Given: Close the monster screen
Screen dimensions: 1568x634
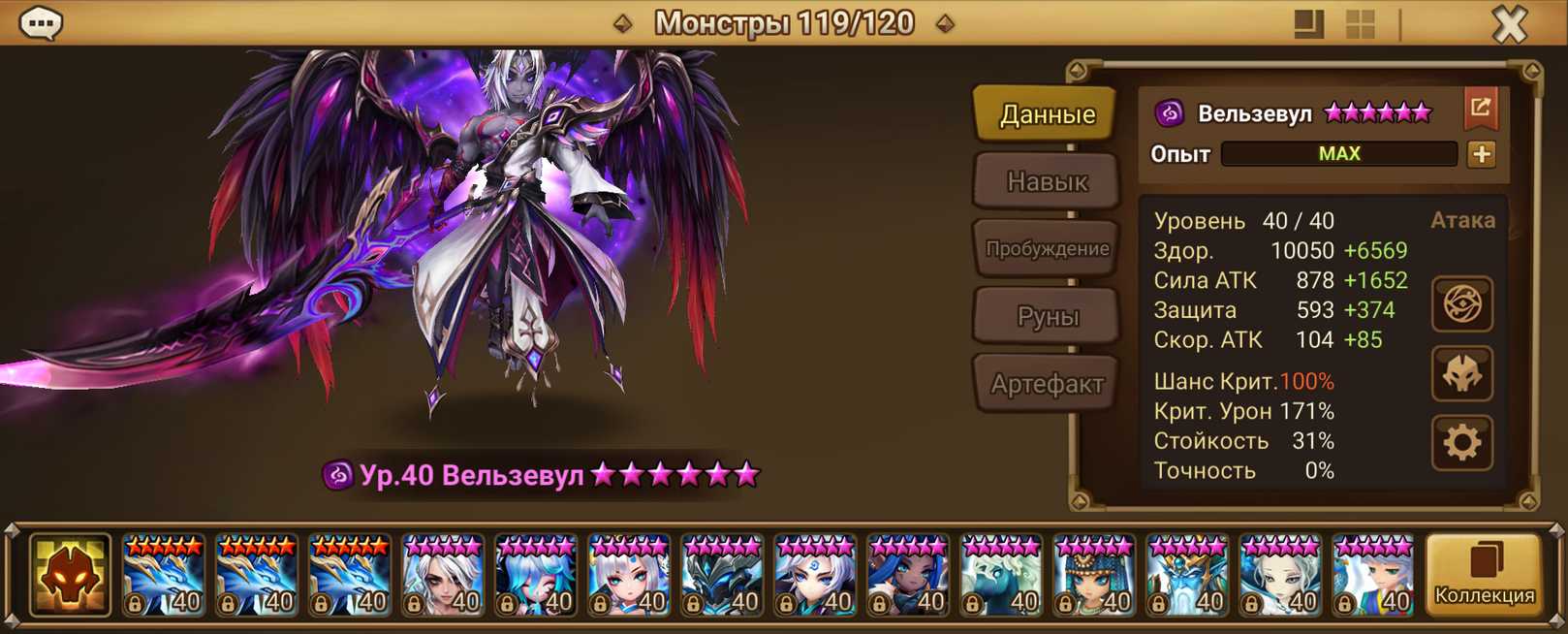Looking at the screenshot, I should pyautogui.click(x=1509, y=23).
